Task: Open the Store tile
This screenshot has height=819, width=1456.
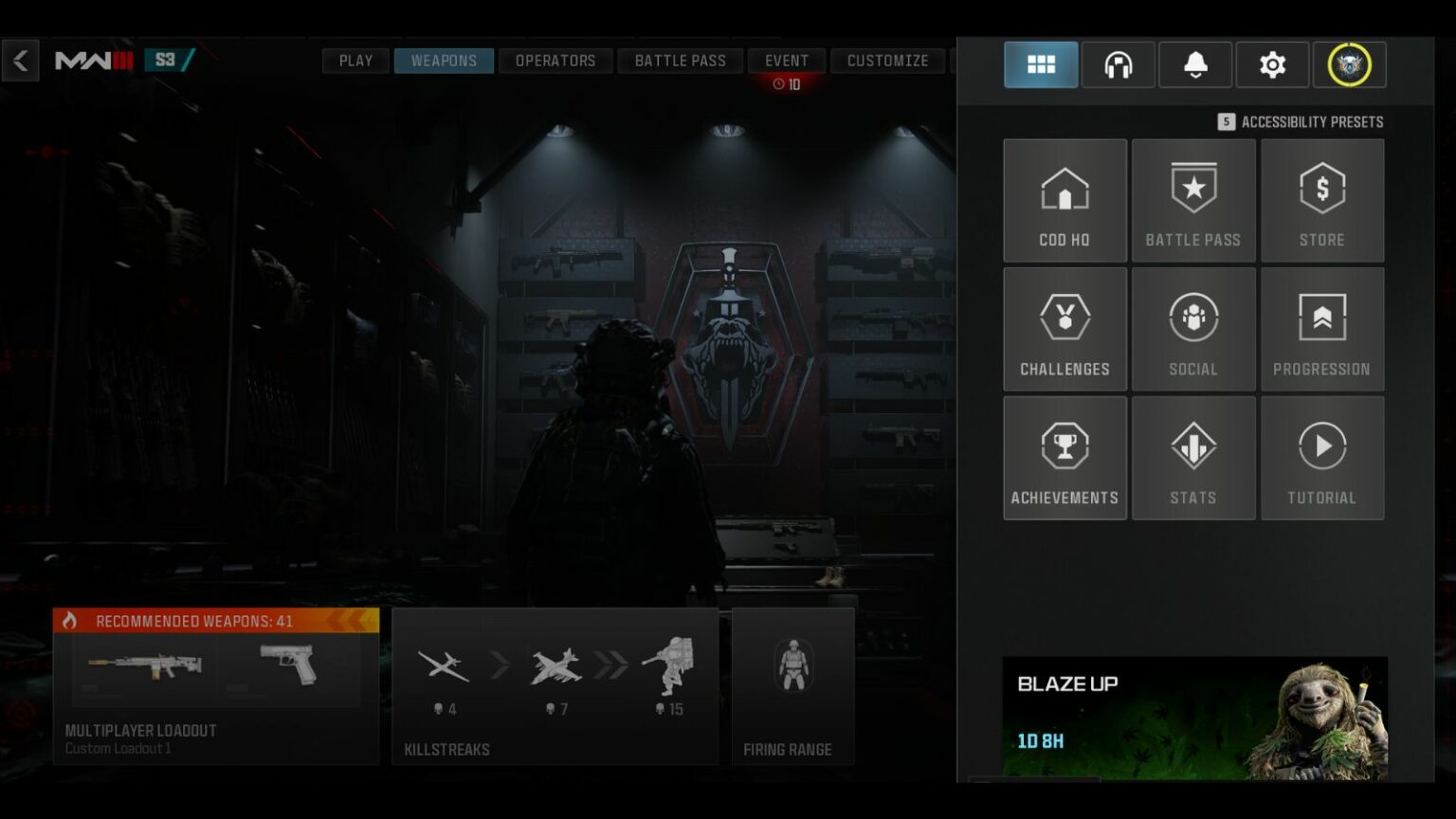Action: pyautogui.click(x=1322, y=200)
